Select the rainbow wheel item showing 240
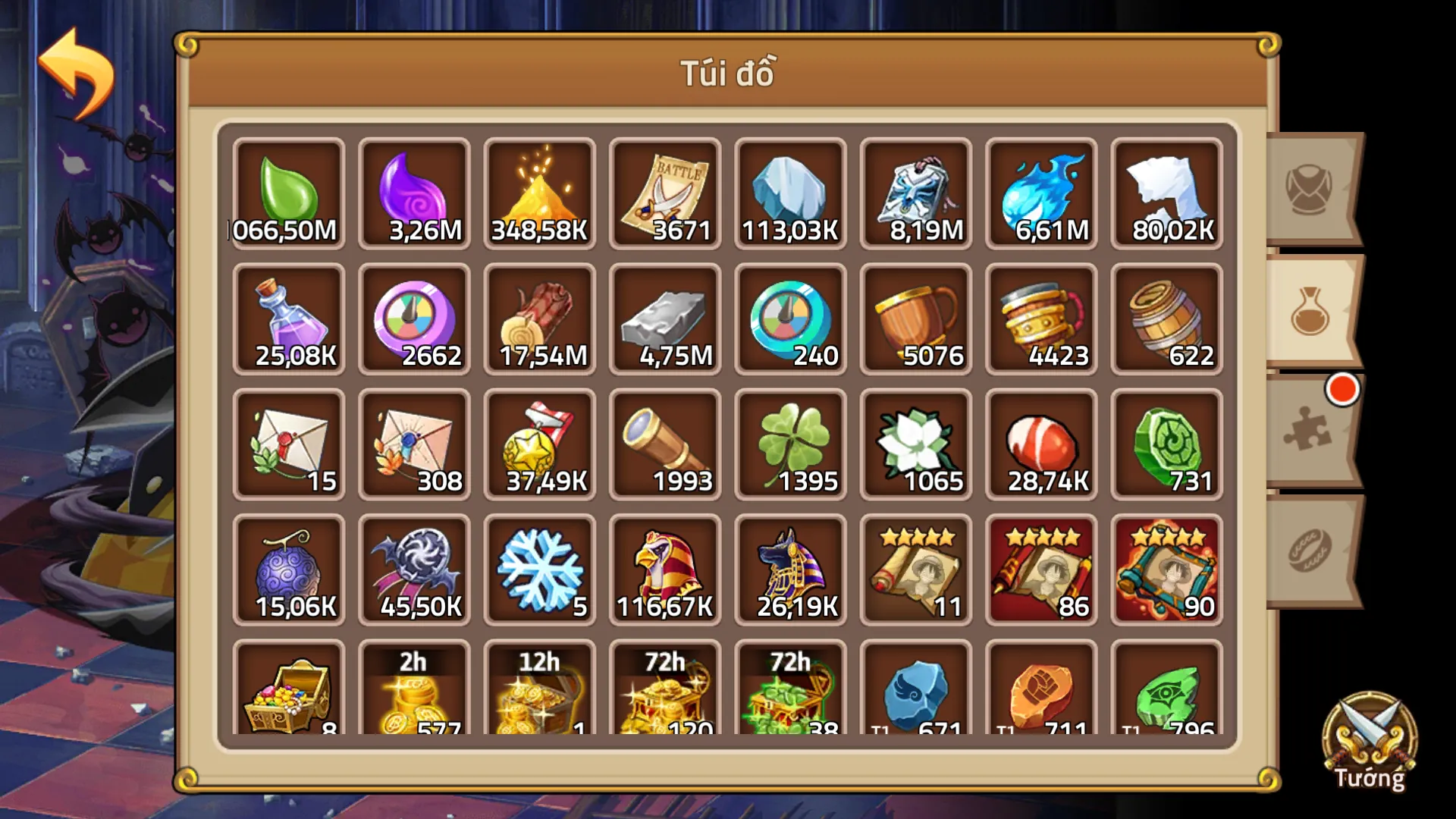1456x819 pixels. point(790,318)
